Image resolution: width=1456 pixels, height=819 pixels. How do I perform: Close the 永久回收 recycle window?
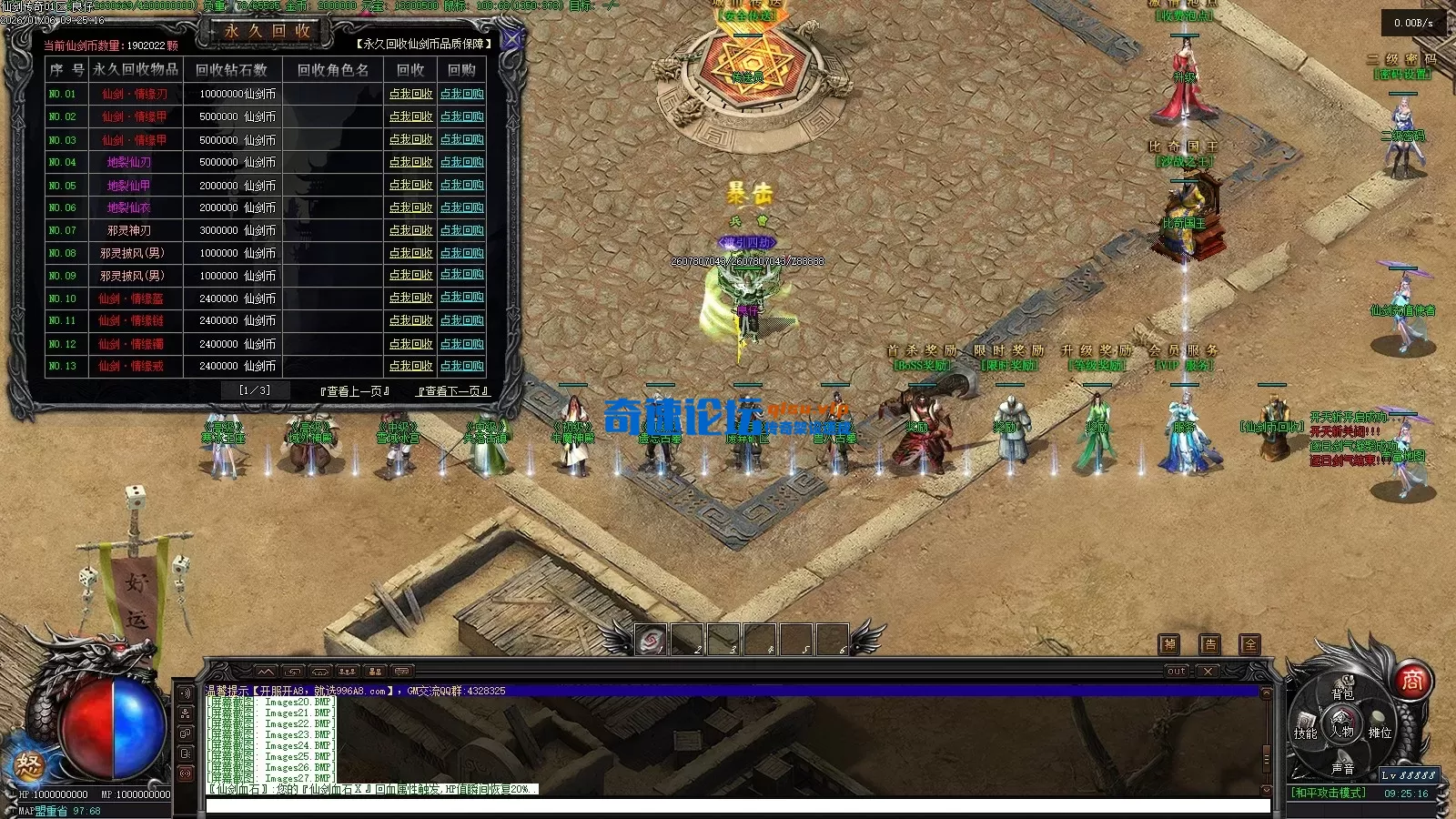click(511, 39)
